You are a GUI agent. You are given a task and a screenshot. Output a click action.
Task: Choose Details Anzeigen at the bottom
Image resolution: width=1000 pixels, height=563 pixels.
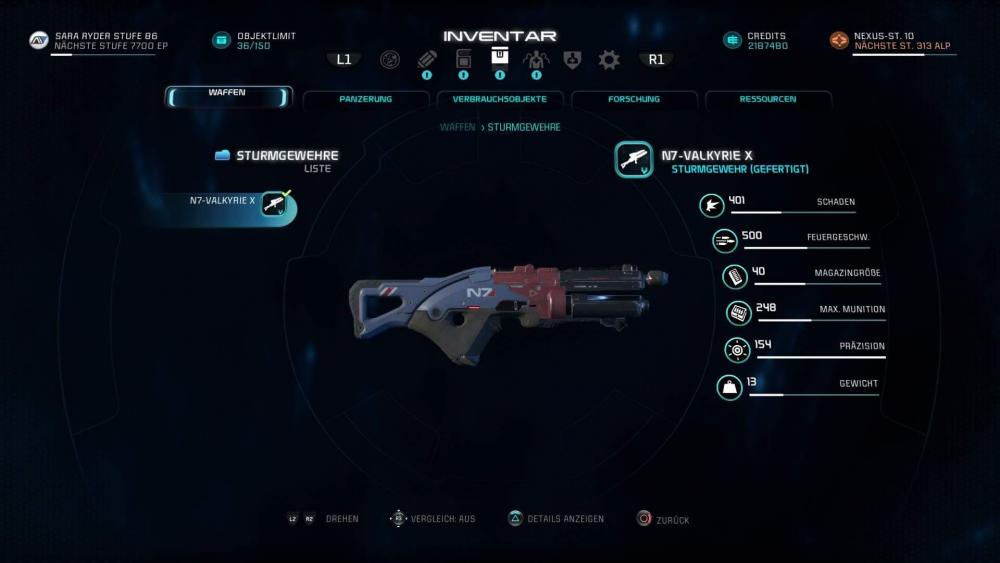coord(557,519)
